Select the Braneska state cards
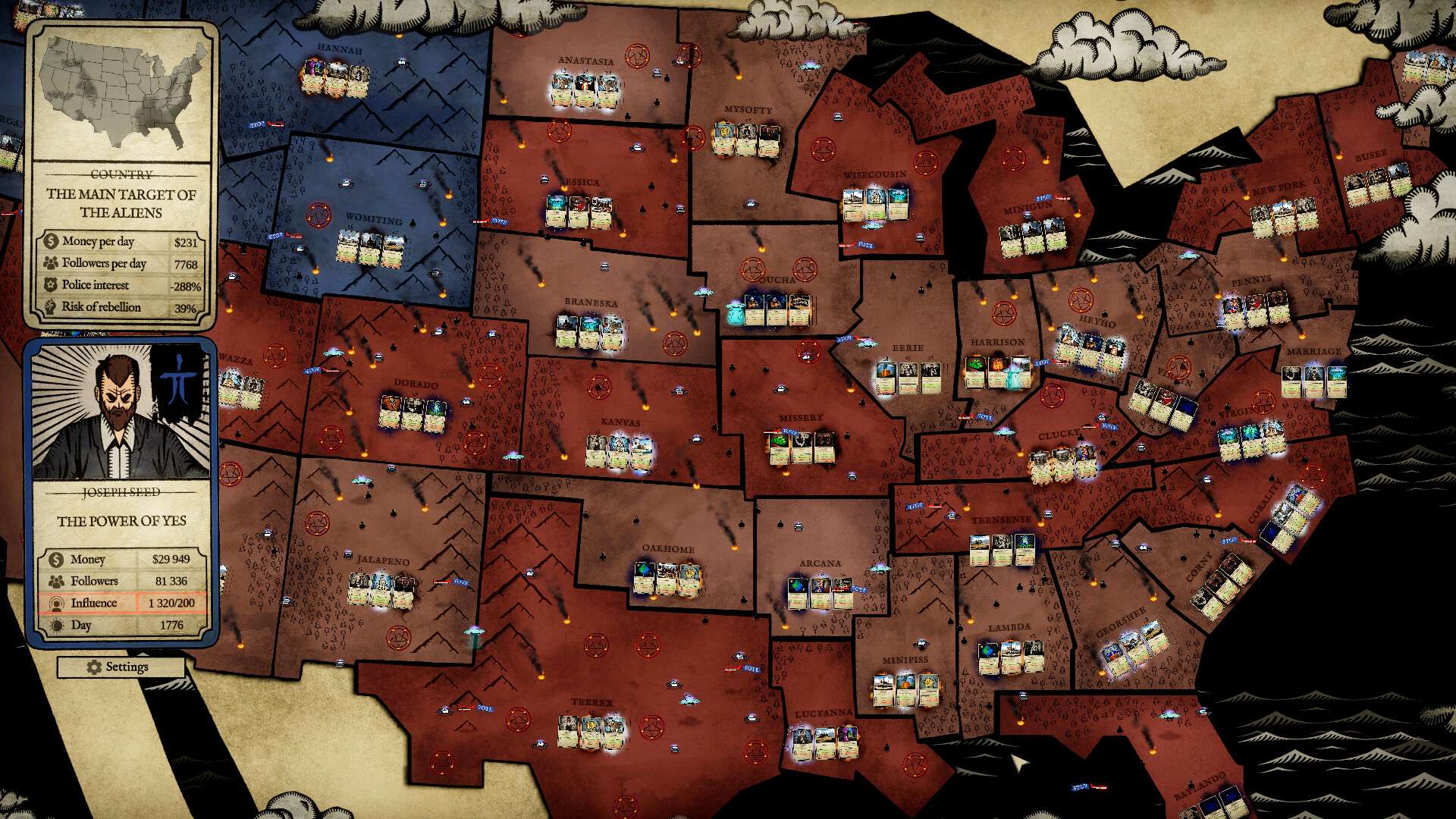Screen dimensions: 1456x819 pyautogui.click(x=589, y=331)
